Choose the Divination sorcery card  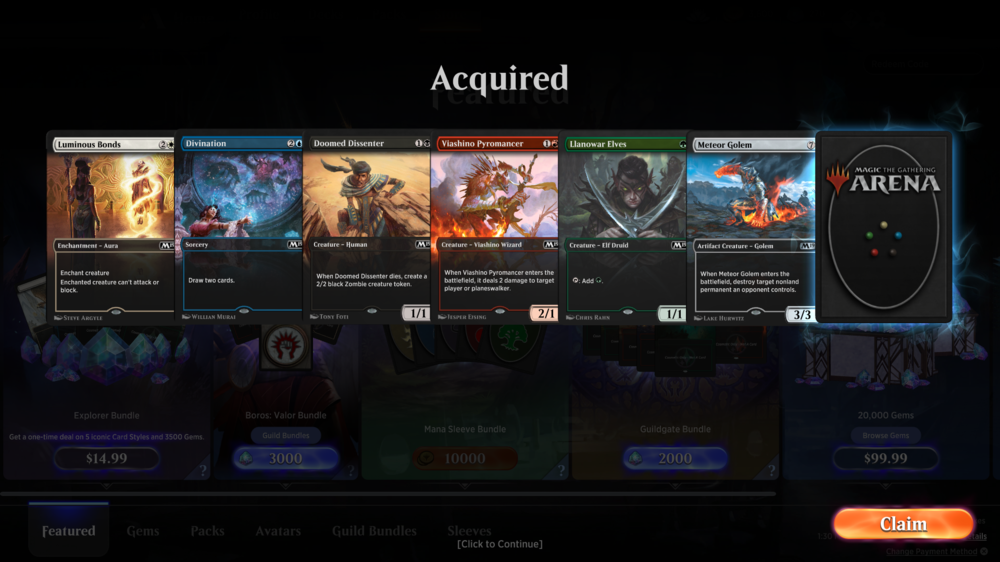[x=240, y=228]
